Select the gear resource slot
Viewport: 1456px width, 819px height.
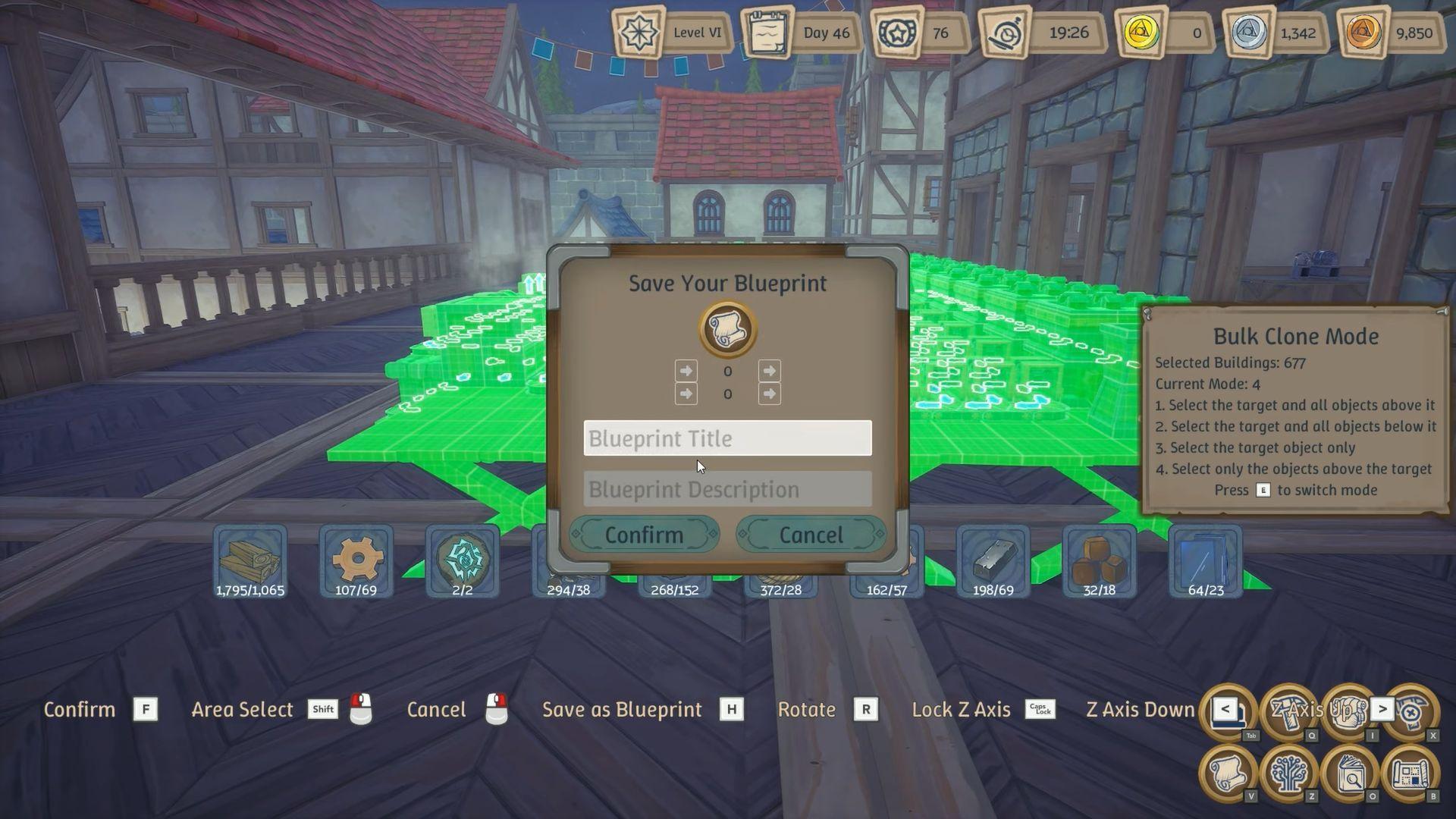[356, 560]
